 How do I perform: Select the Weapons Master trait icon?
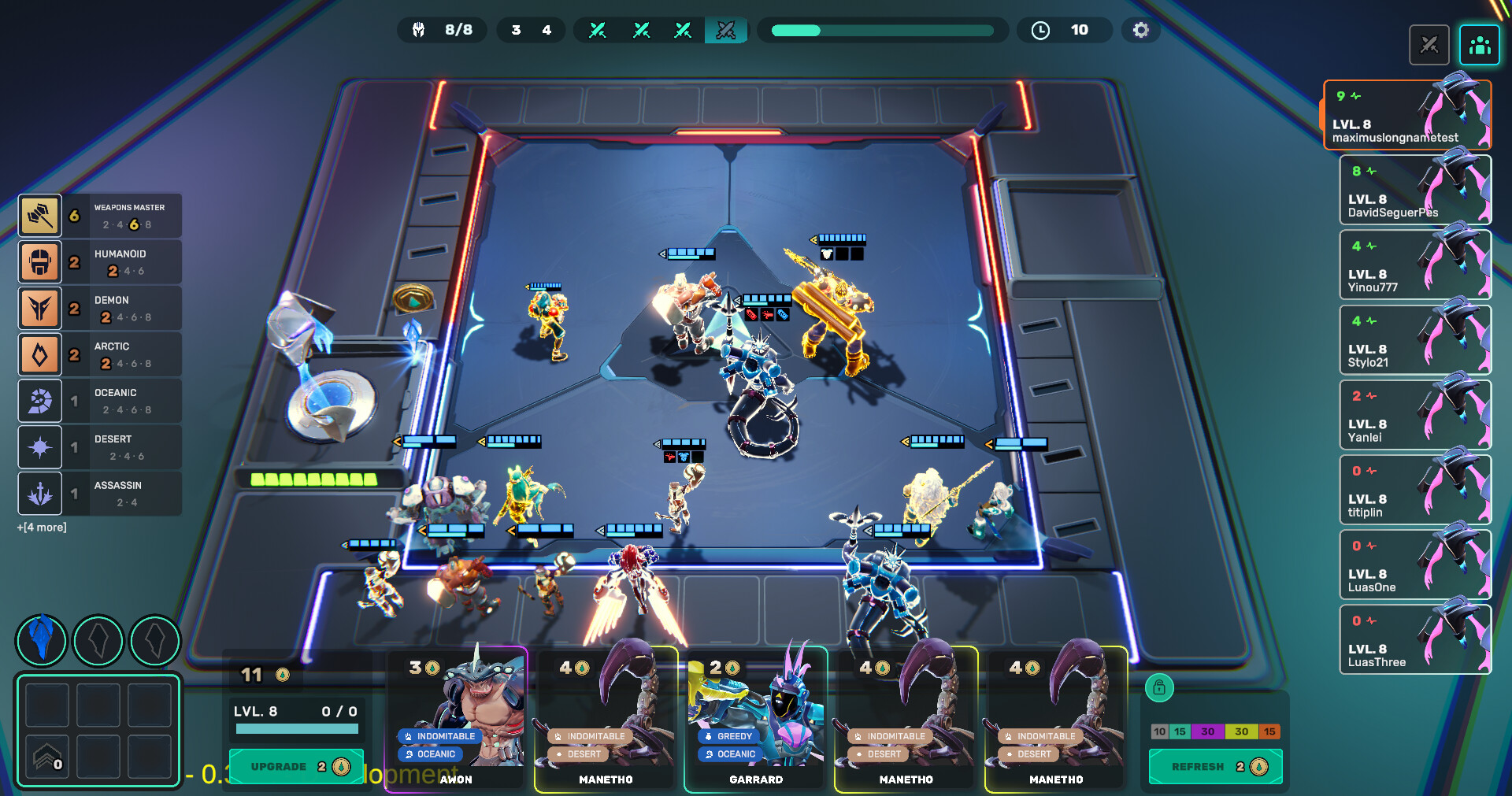(40, 215)
